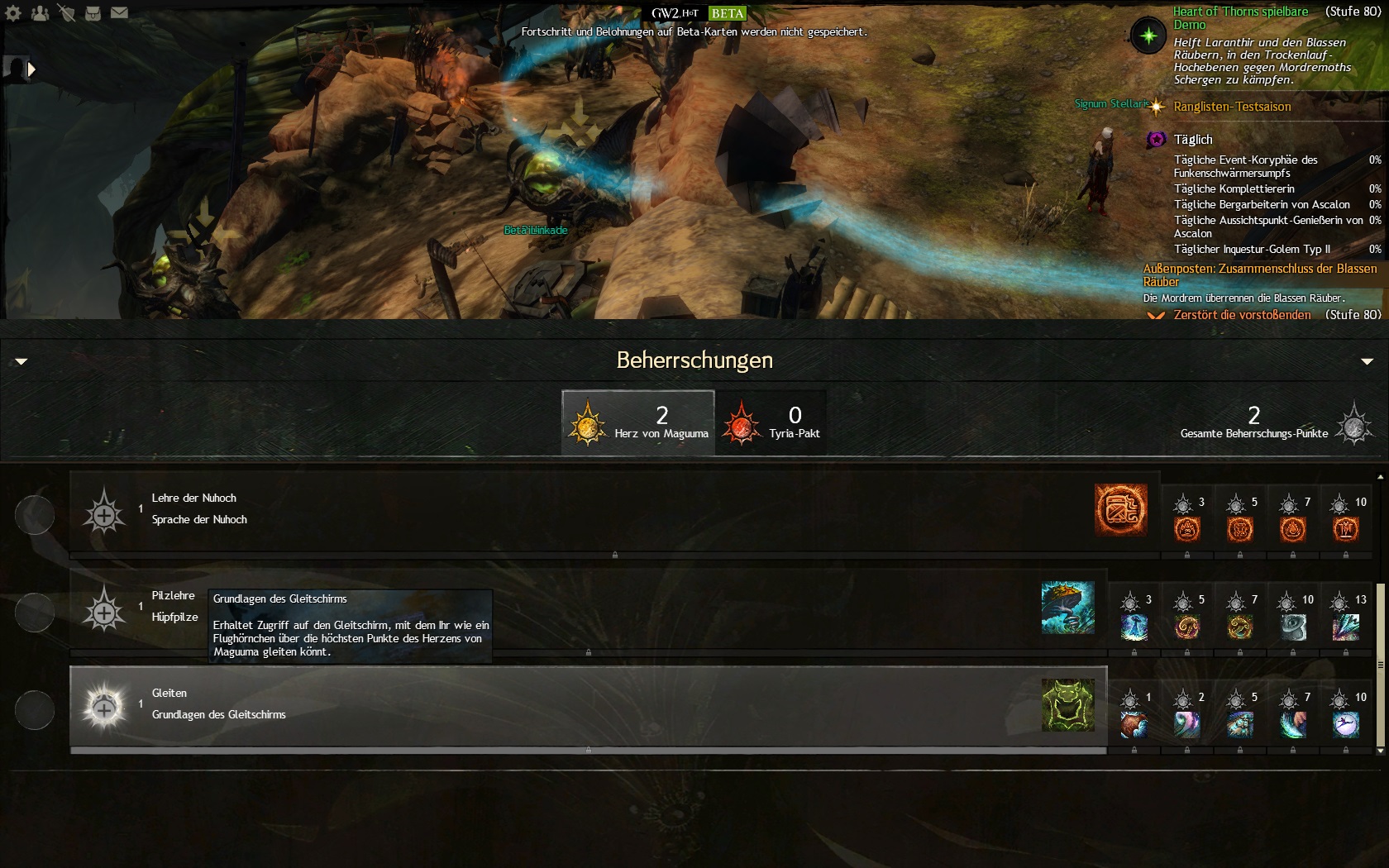Select the Gleiten mastery row
1389x868 pixels.
(x=579, y=705)
